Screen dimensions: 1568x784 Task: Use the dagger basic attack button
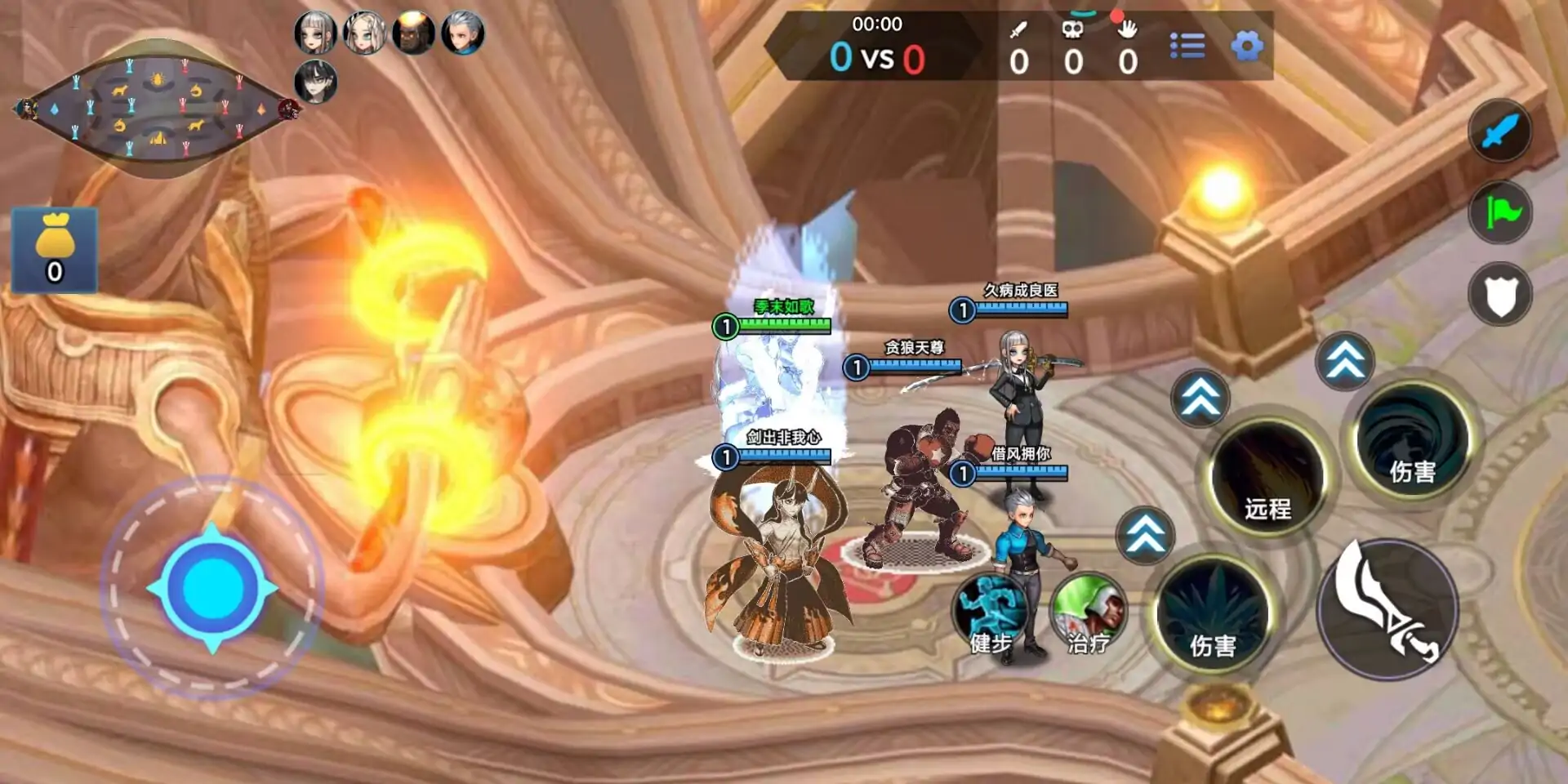point(1388,610)
